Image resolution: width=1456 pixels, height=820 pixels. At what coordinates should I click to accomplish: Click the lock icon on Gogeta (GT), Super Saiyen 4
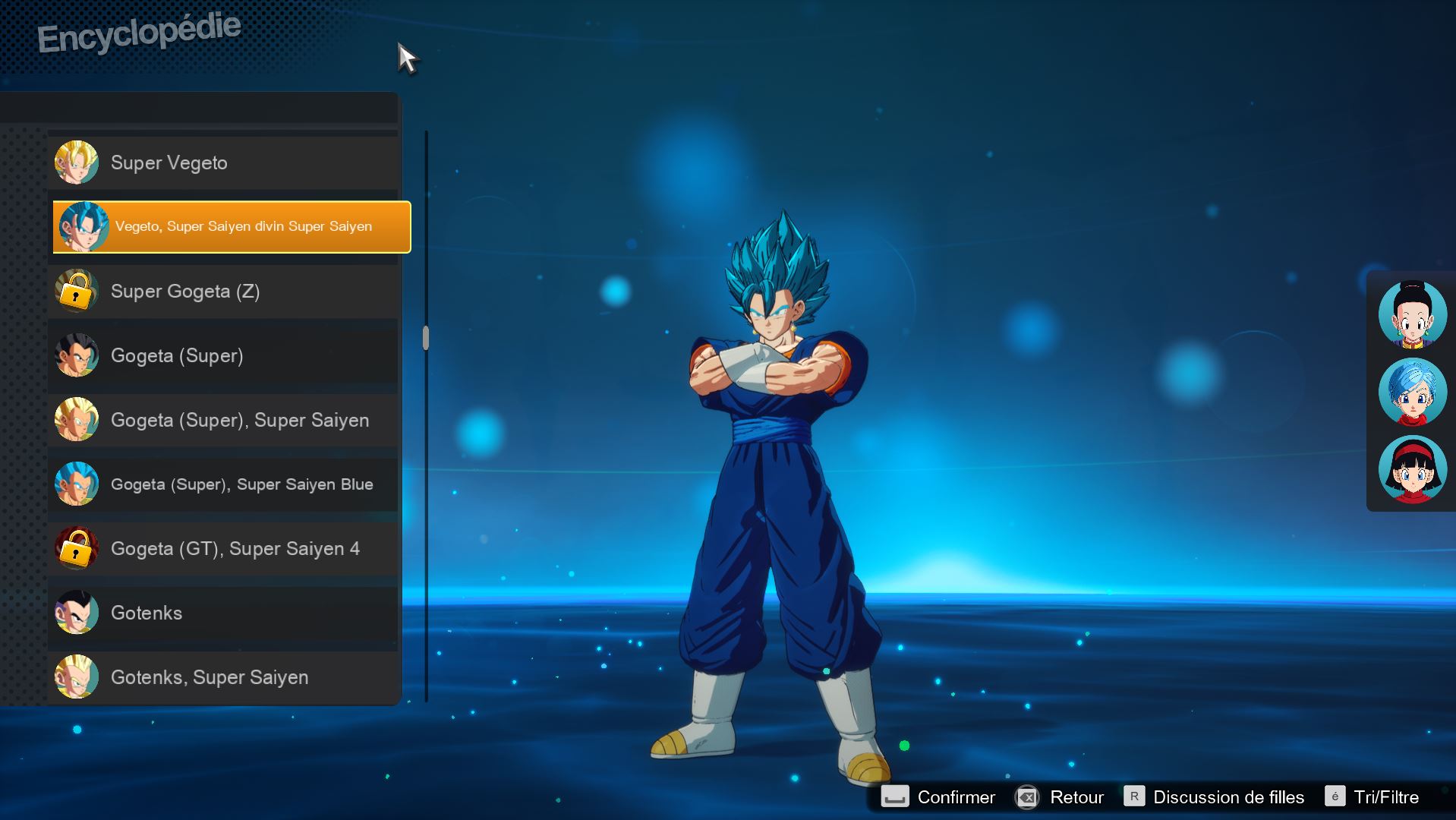[x=76, y=548]
